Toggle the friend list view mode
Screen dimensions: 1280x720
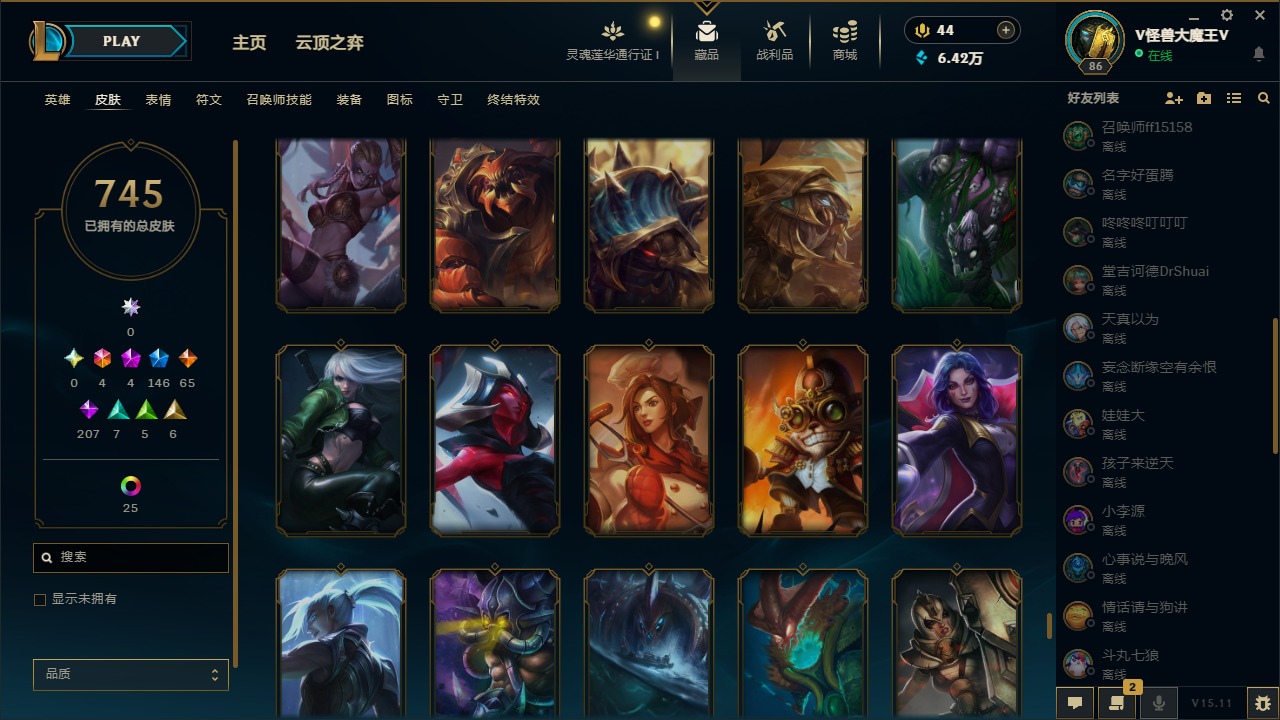click(1233, 98)
